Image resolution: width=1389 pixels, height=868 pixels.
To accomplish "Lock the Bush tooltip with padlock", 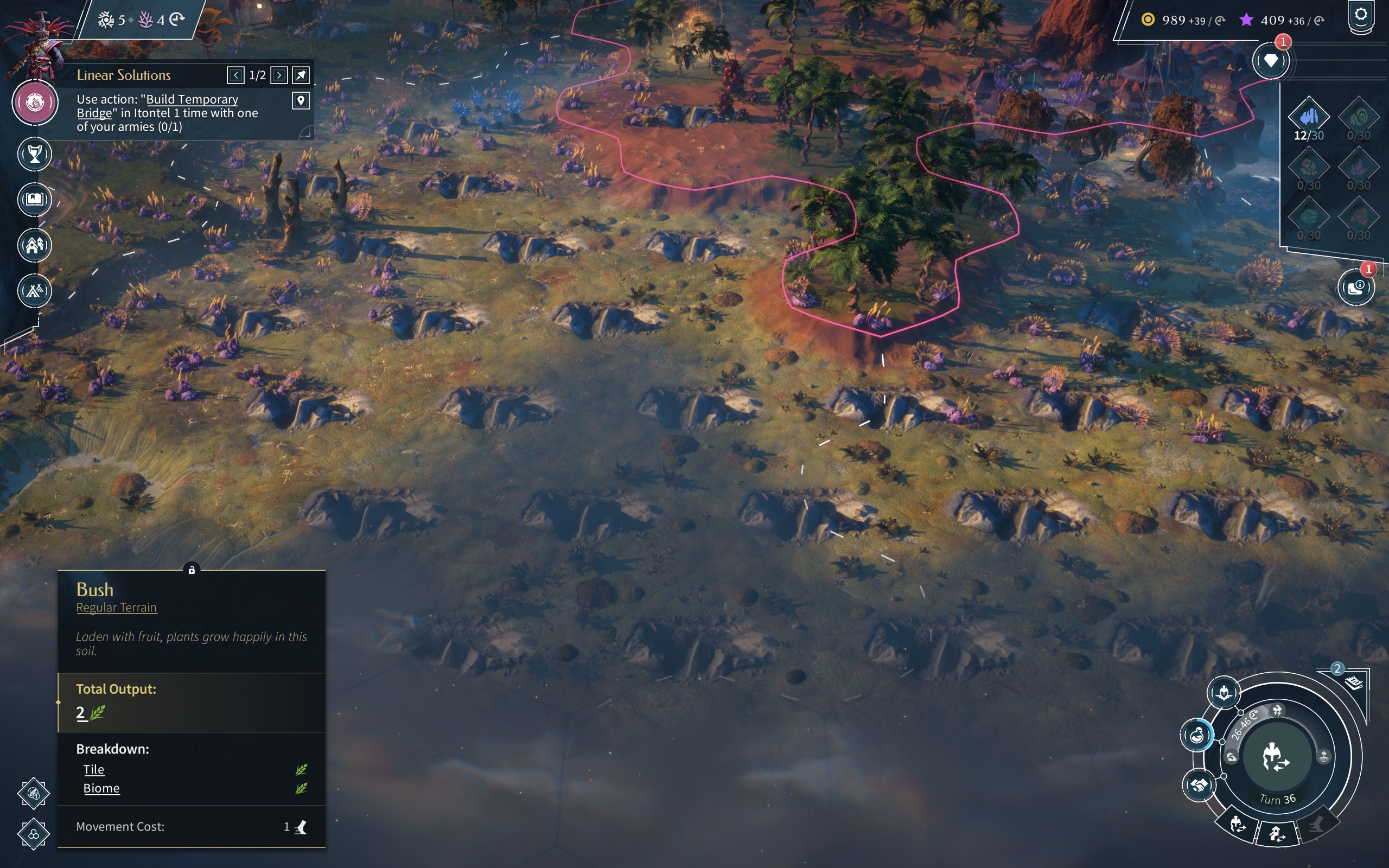I will click(x=192, y=570).
